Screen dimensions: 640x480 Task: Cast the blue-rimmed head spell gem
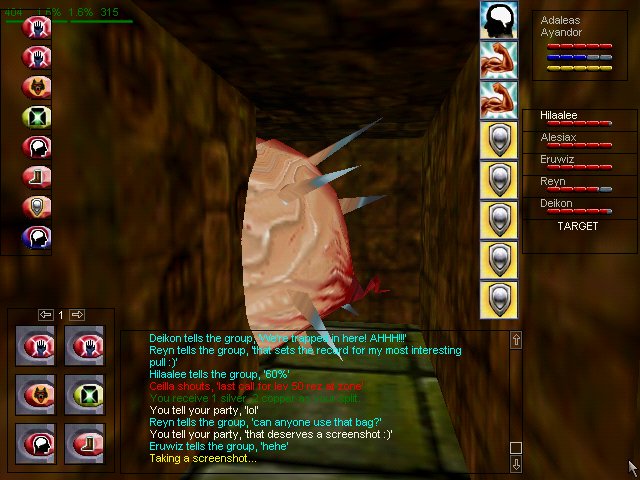(37, 237)
